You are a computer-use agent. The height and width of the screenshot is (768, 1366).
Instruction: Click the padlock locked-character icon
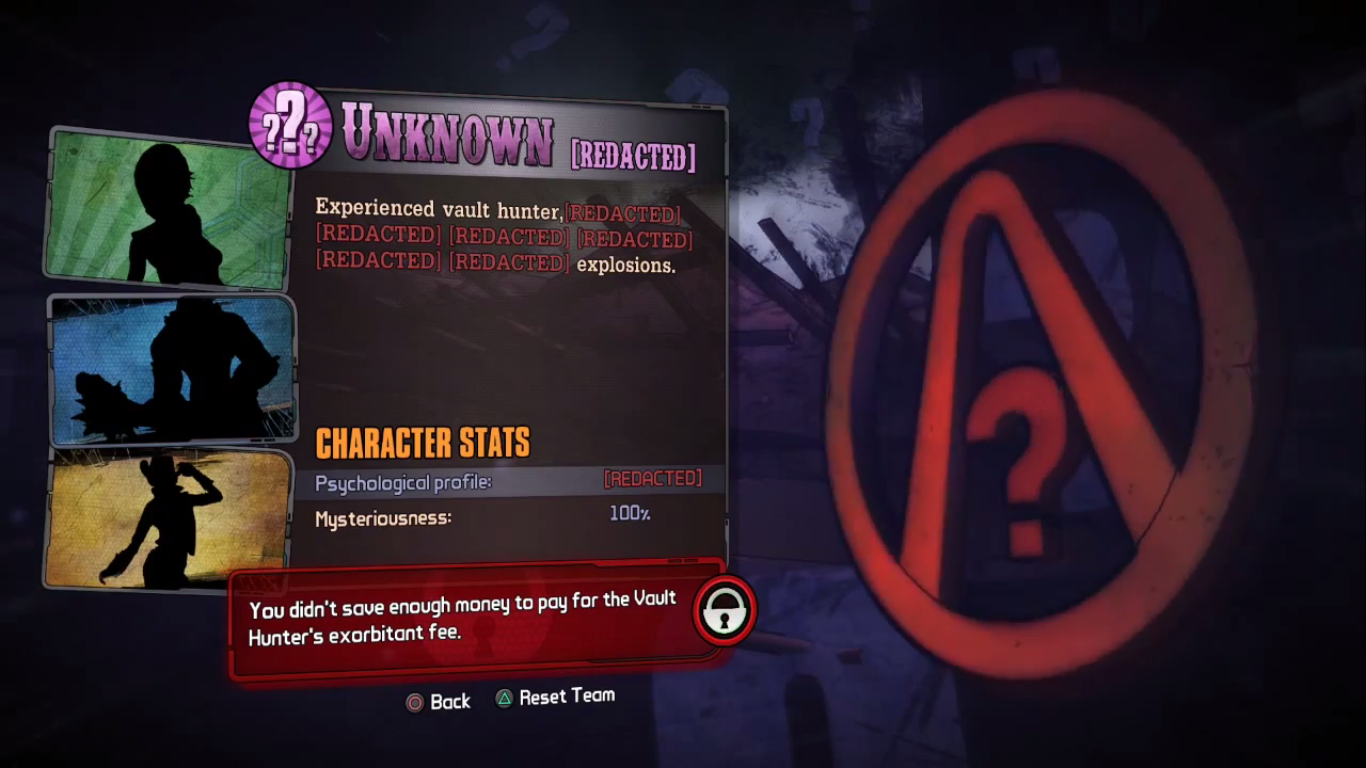[723, 611]
